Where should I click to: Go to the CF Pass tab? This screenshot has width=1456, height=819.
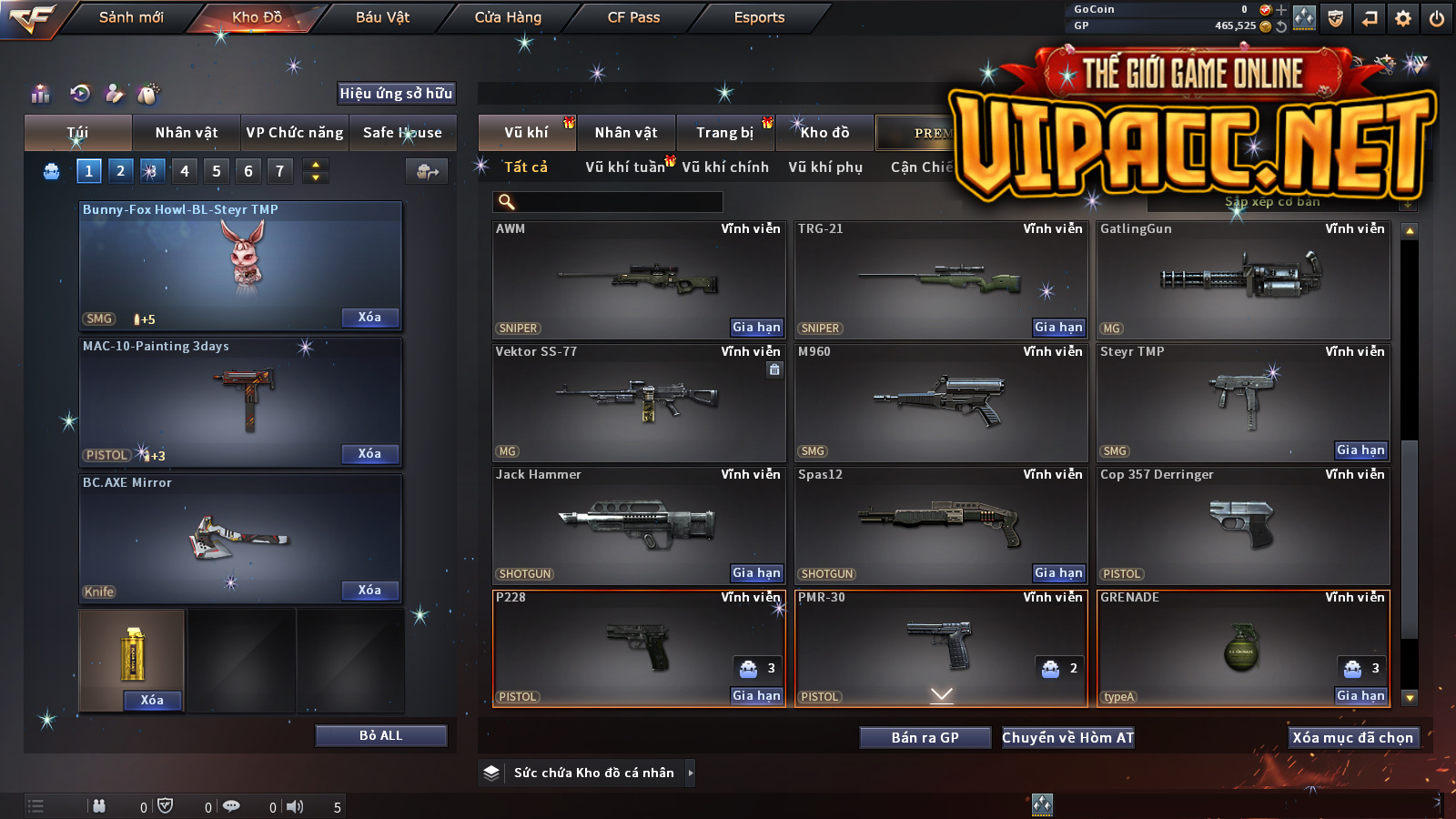(x=633, y=17)
